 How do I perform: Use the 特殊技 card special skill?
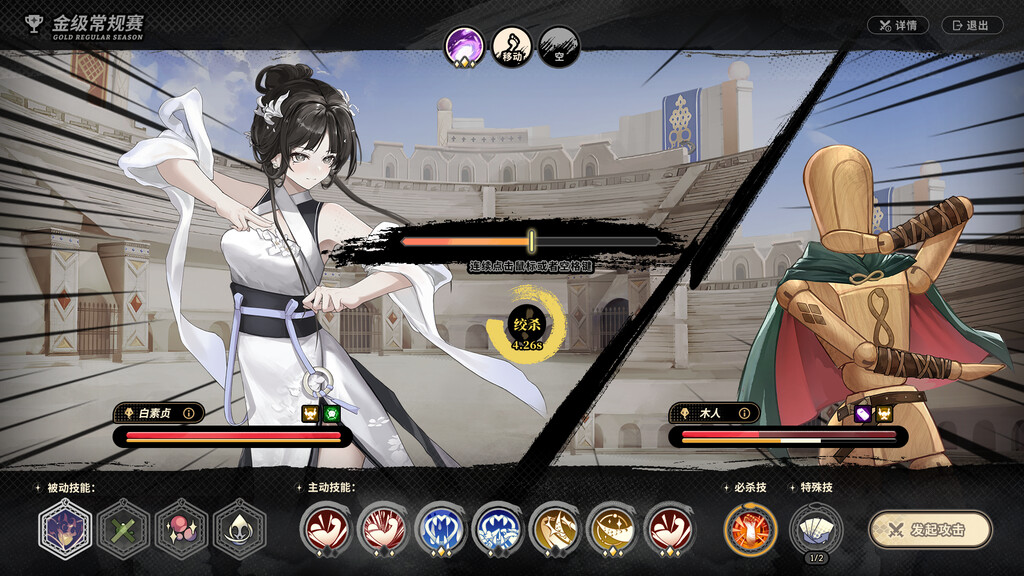815,527
